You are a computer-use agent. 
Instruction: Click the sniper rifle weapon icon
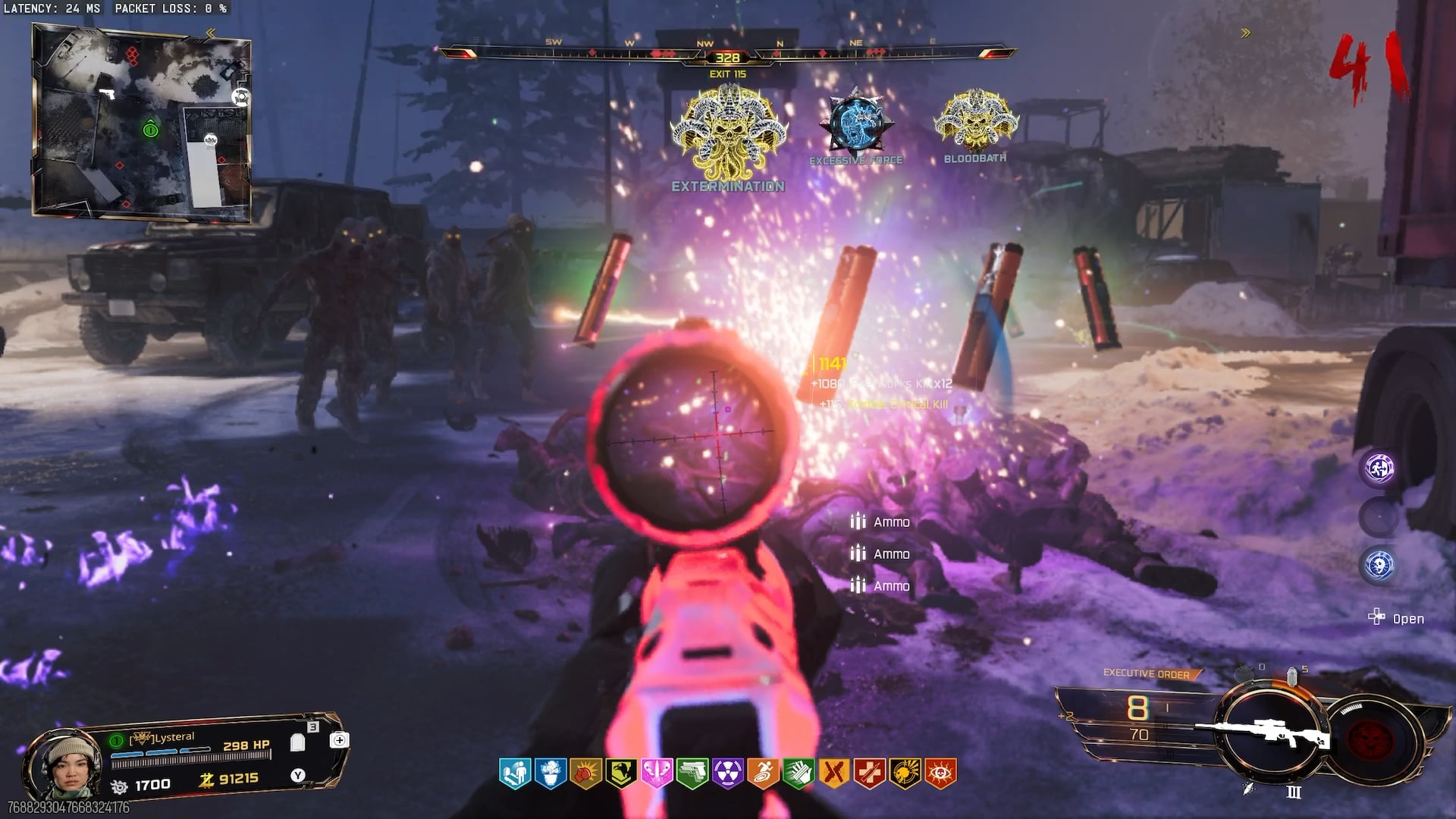(1263, 733)
